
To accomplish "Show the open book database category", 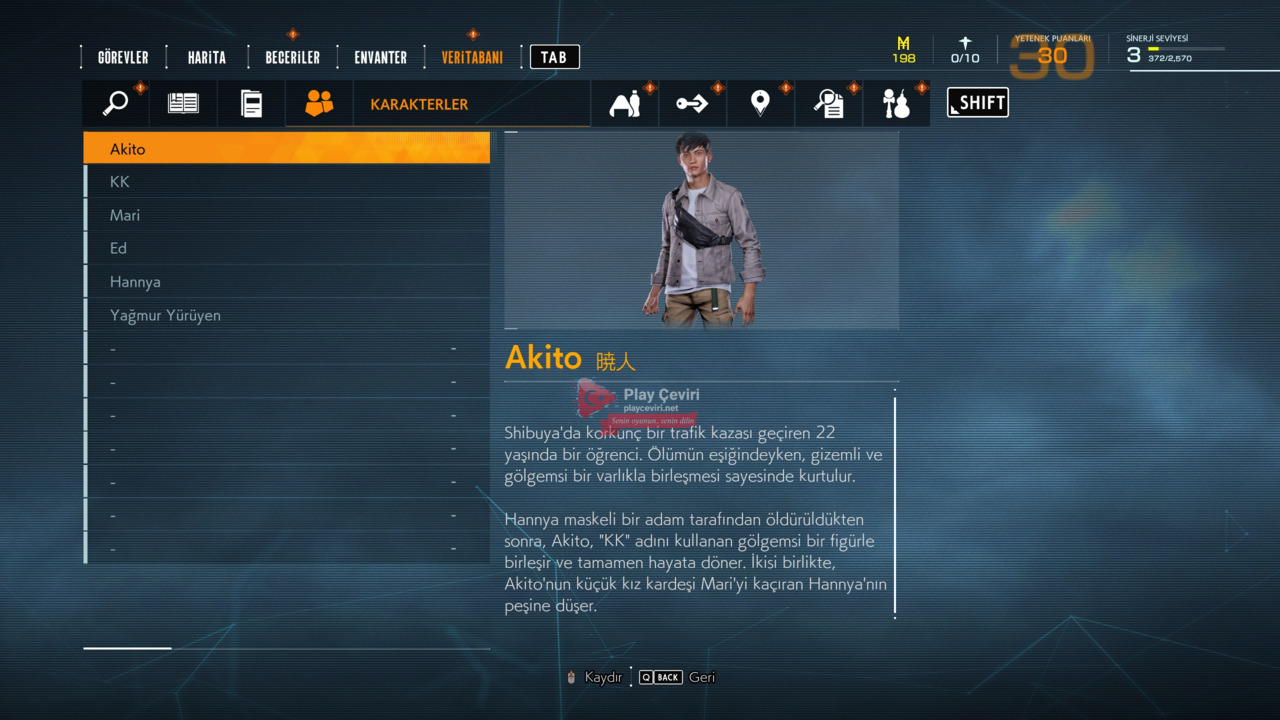I will click(183, 103).
